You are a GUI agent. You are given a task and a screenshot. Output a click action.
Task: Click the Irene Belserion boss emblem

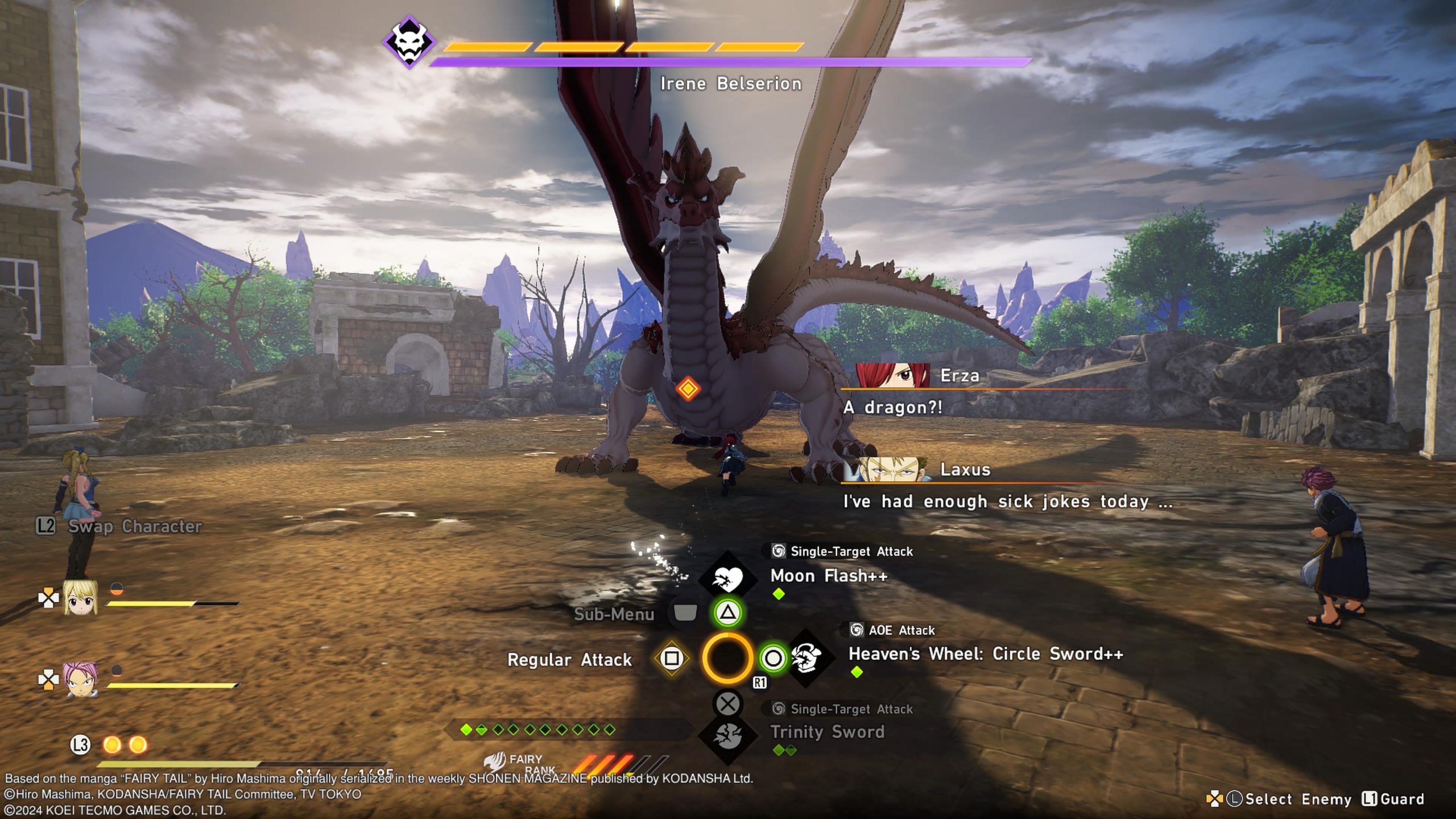point(409,42)
